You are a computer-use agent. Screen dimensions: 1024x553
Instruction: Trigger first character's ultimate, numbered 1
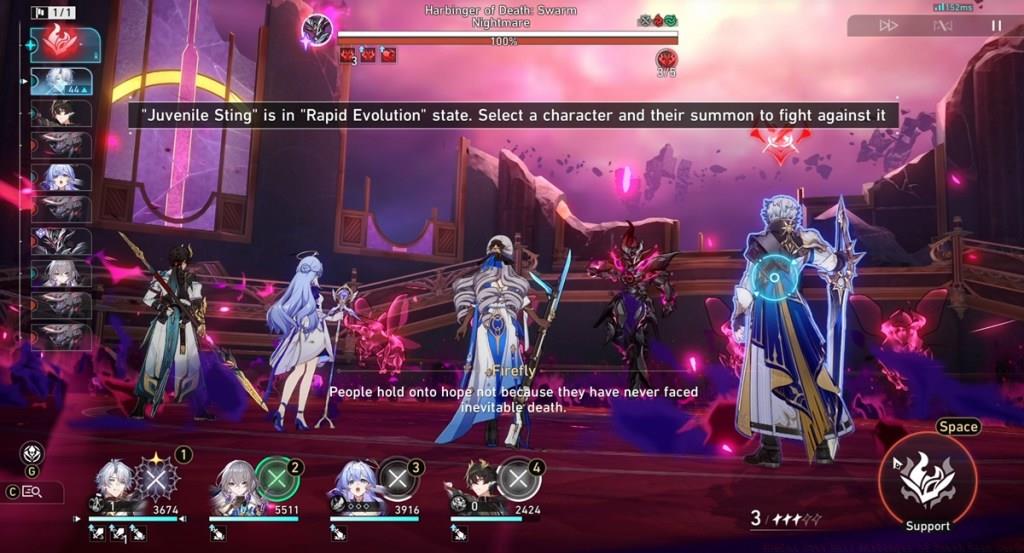pos(158,479)
